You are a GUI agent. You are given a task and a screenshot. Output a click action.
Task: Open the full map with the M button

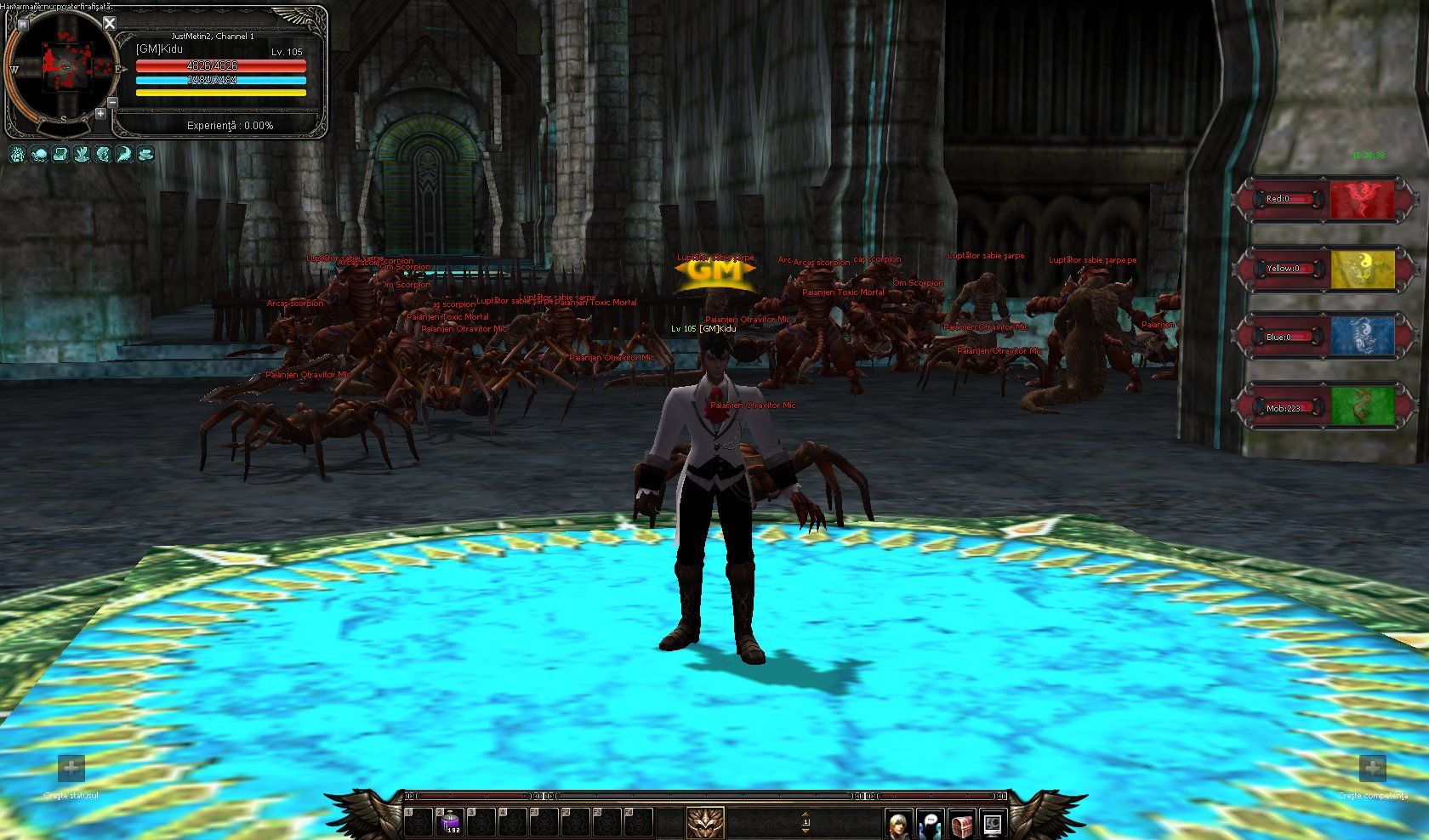pyautogui.click(x=22, y=25)
